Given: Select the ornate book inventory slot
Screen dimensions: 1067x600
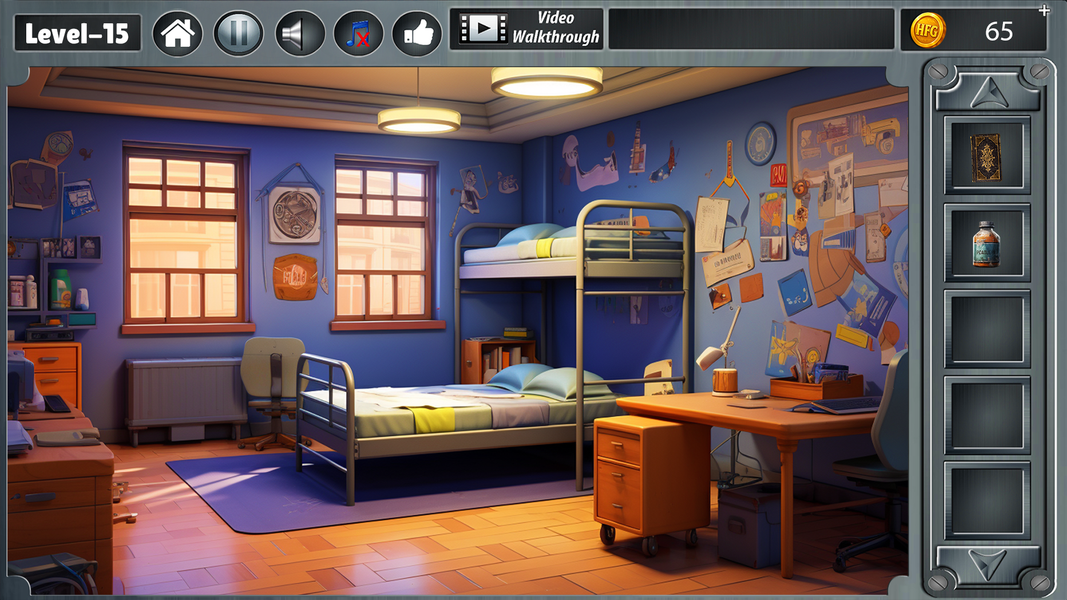Looking at the screenshot, I should [x=986, y=156].
